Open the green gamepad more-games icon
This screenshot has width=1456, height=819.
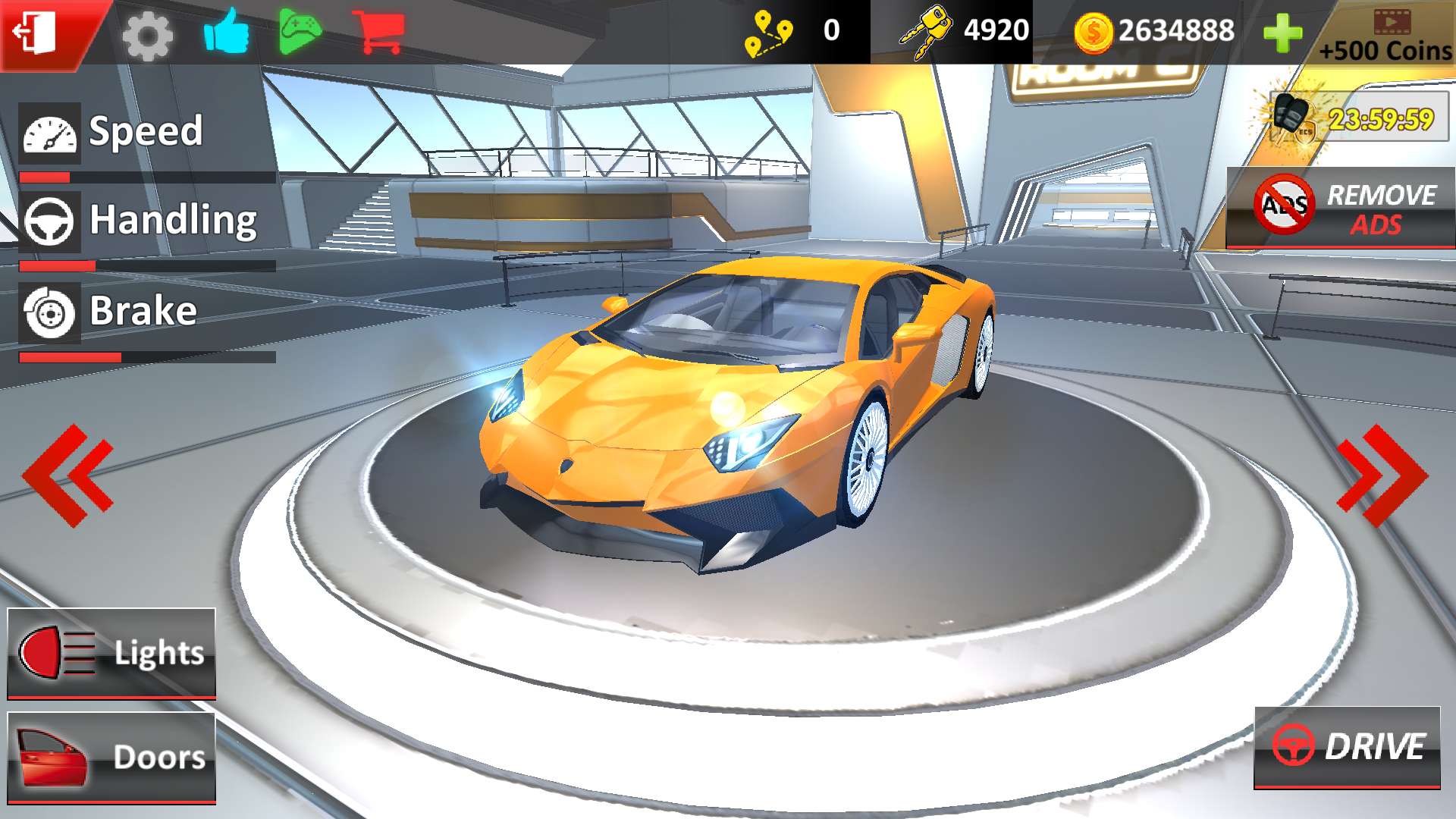[300, 32]
